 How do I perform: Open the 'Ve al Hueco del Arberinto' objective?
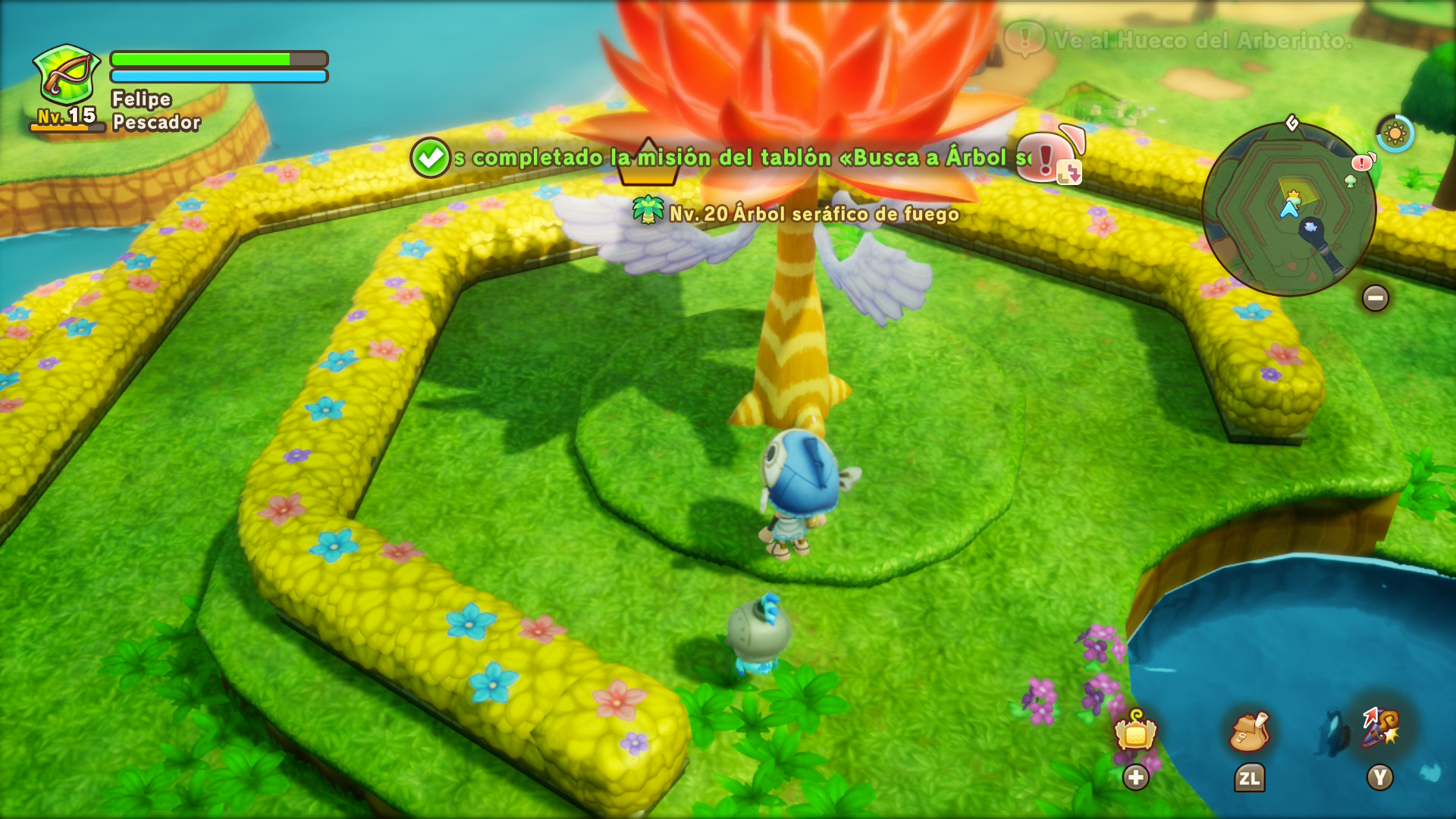1202,40
